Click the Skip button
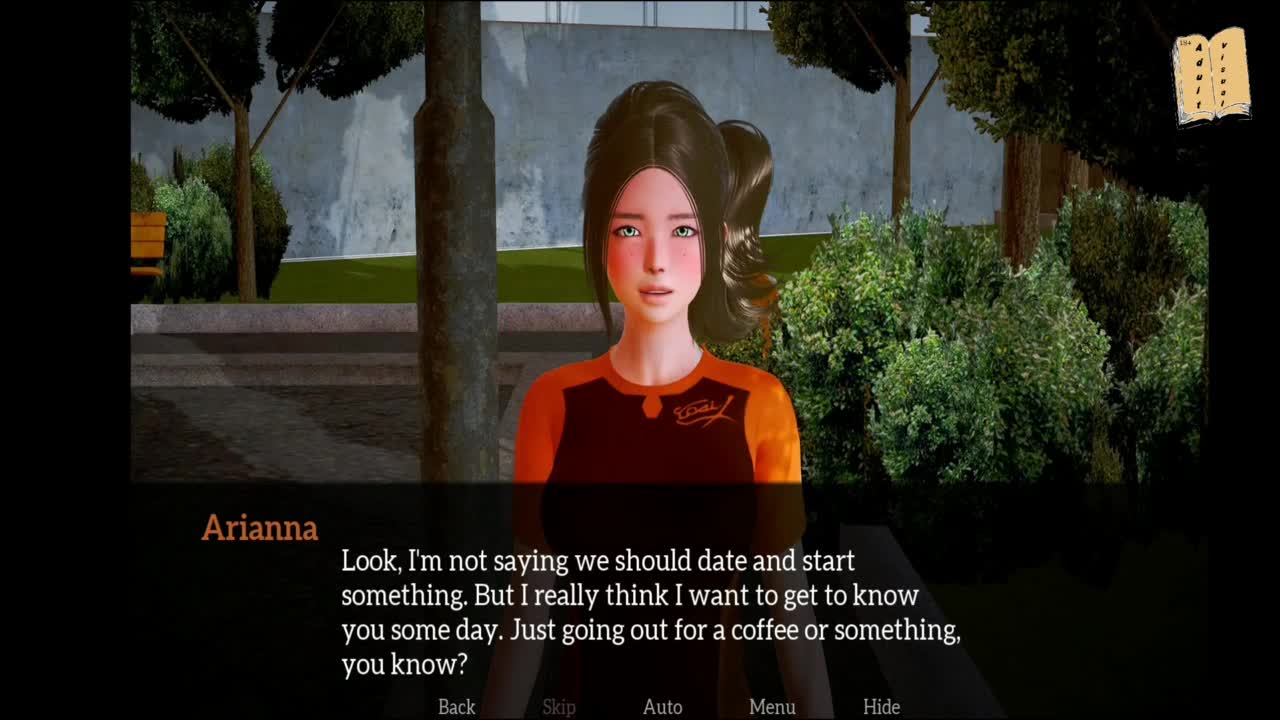 pos(559,707)
